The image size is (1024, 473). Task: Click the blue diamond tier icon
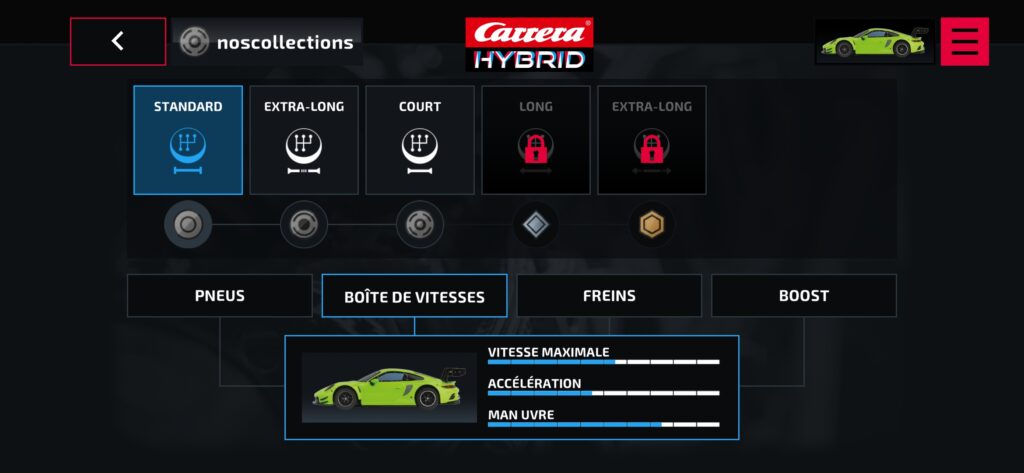(x=536, y=225)
